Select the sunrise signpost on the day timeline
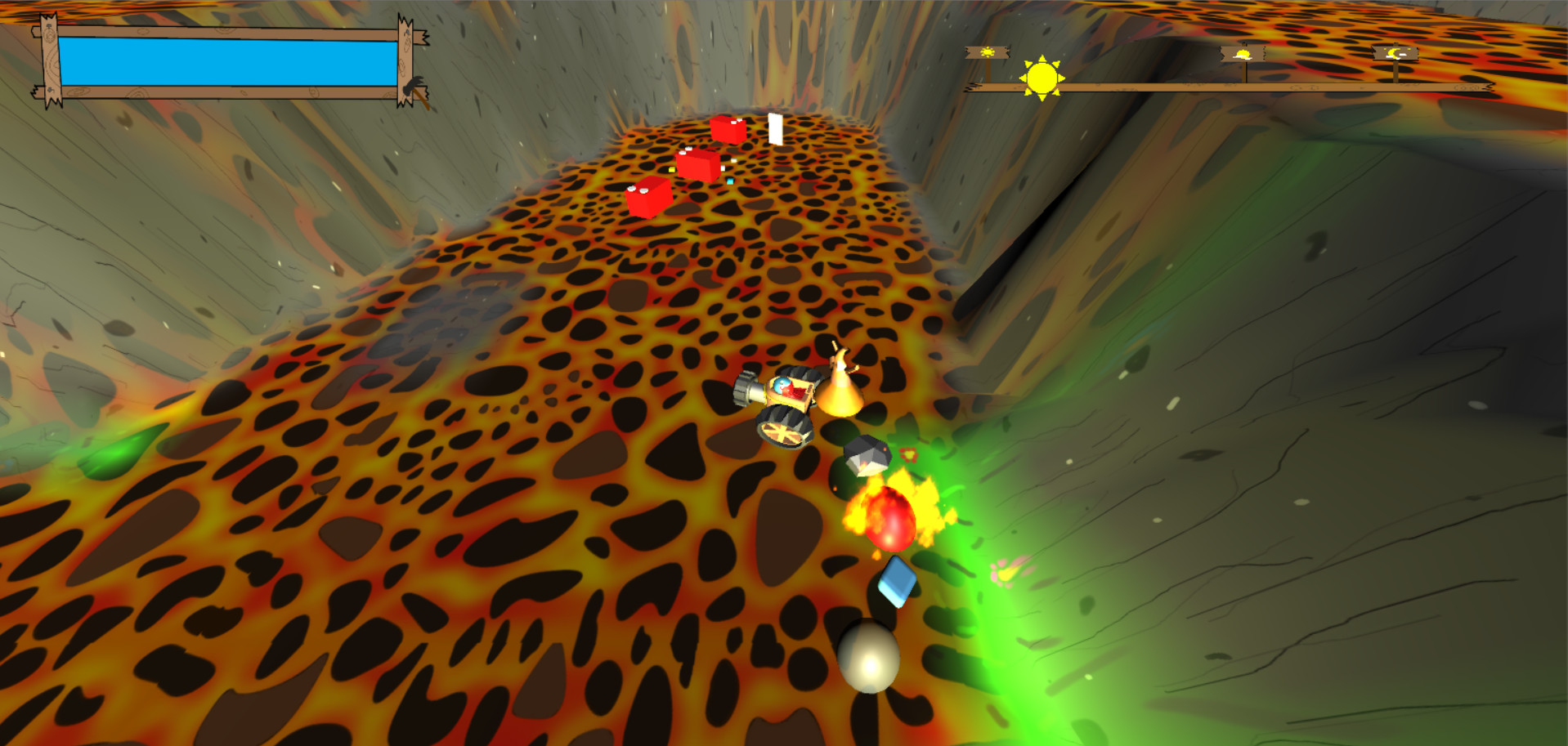Screen dimensions: 1568x746 [x=987, y=52]
